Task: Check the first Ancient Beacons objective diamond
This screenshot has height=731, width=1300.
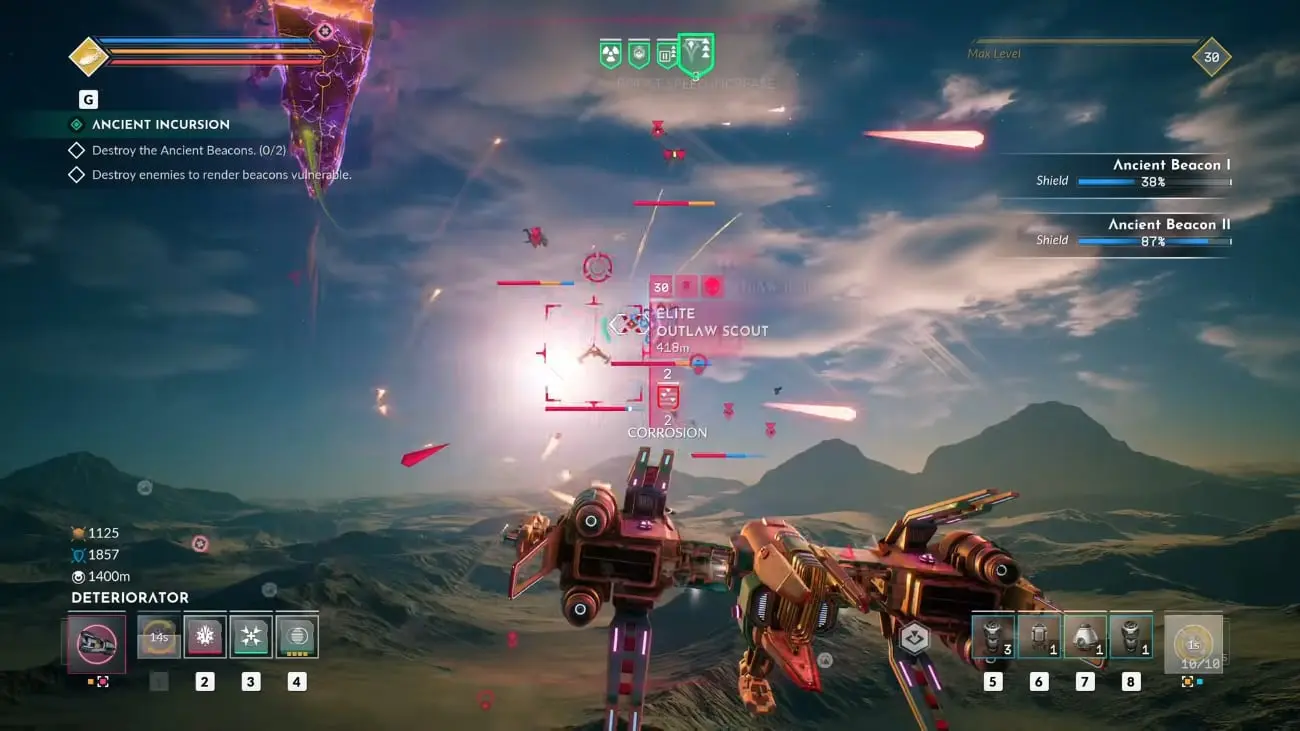Action: (75, 149)
